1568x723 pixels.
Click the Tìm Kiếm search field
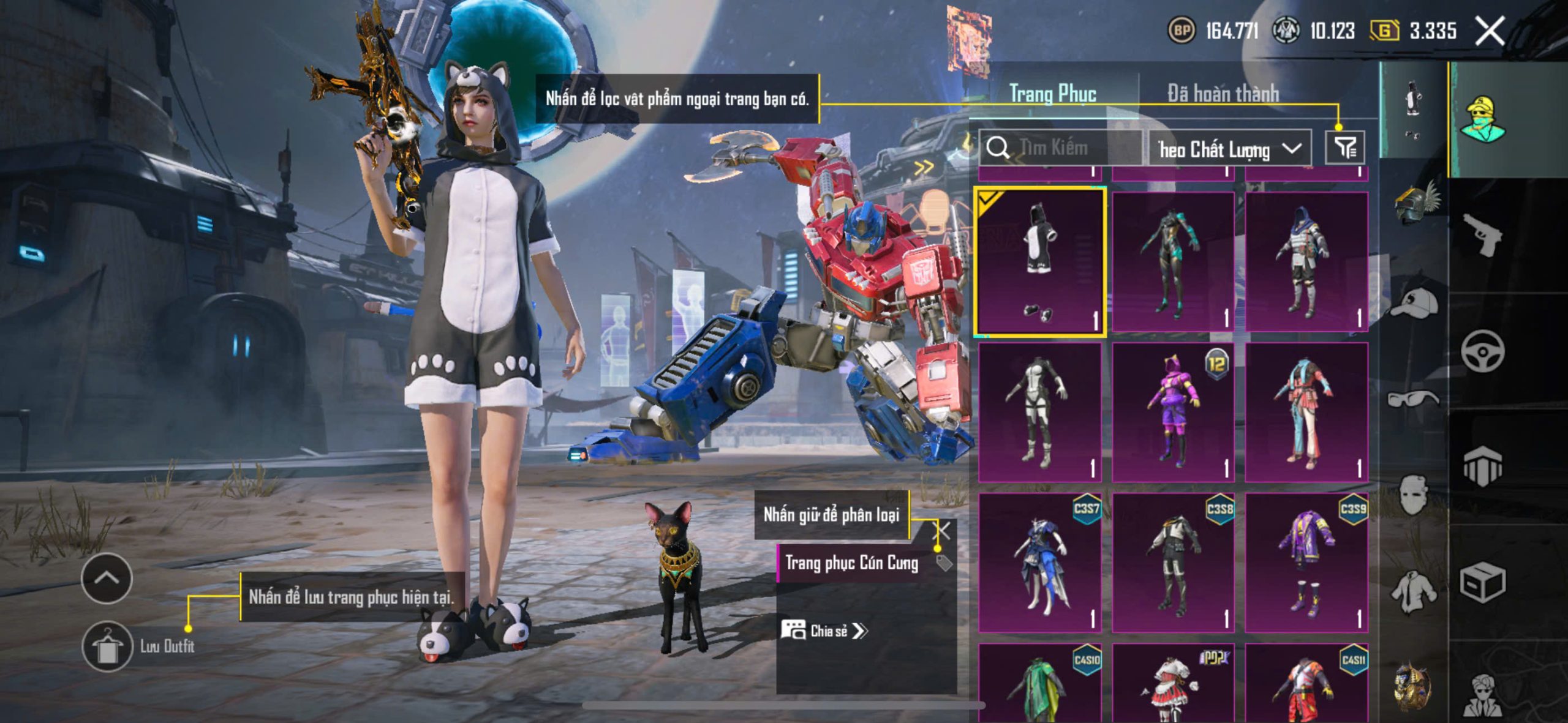(1063, 148)
